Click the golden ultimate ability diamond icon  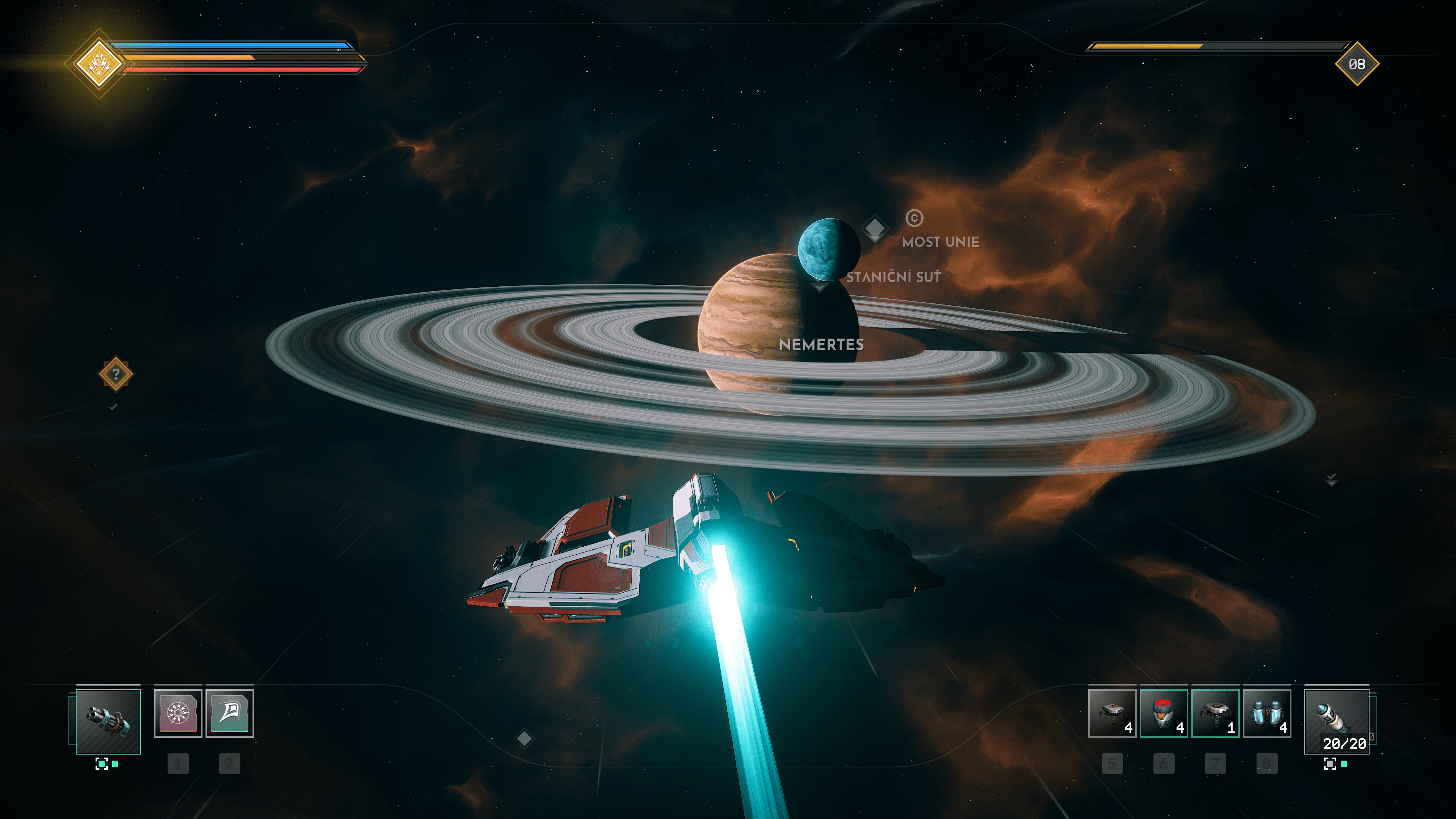(x=99, y=63)
